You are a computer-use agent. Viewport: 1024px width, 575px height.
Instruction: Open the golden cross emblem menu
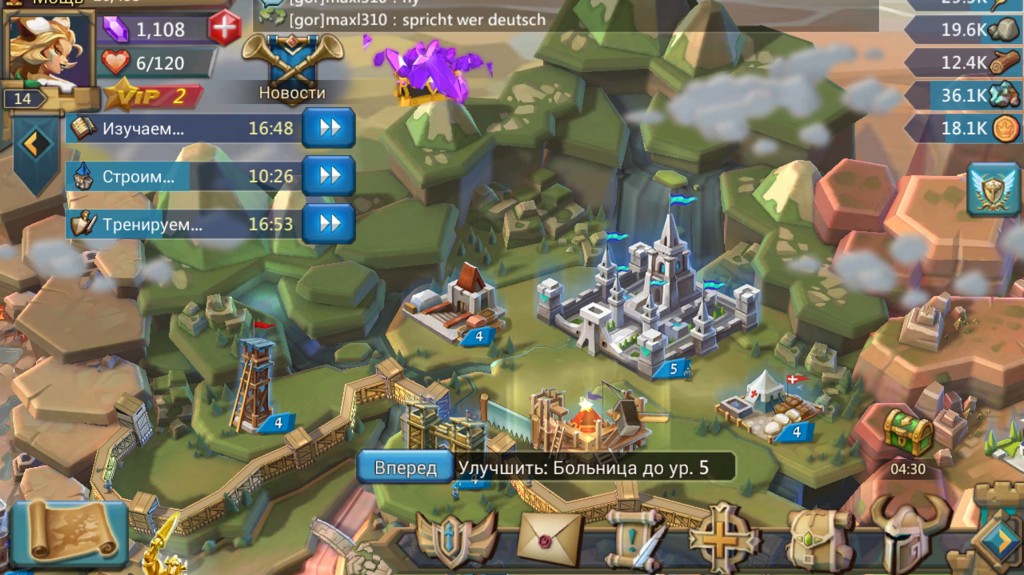point(724,538)
